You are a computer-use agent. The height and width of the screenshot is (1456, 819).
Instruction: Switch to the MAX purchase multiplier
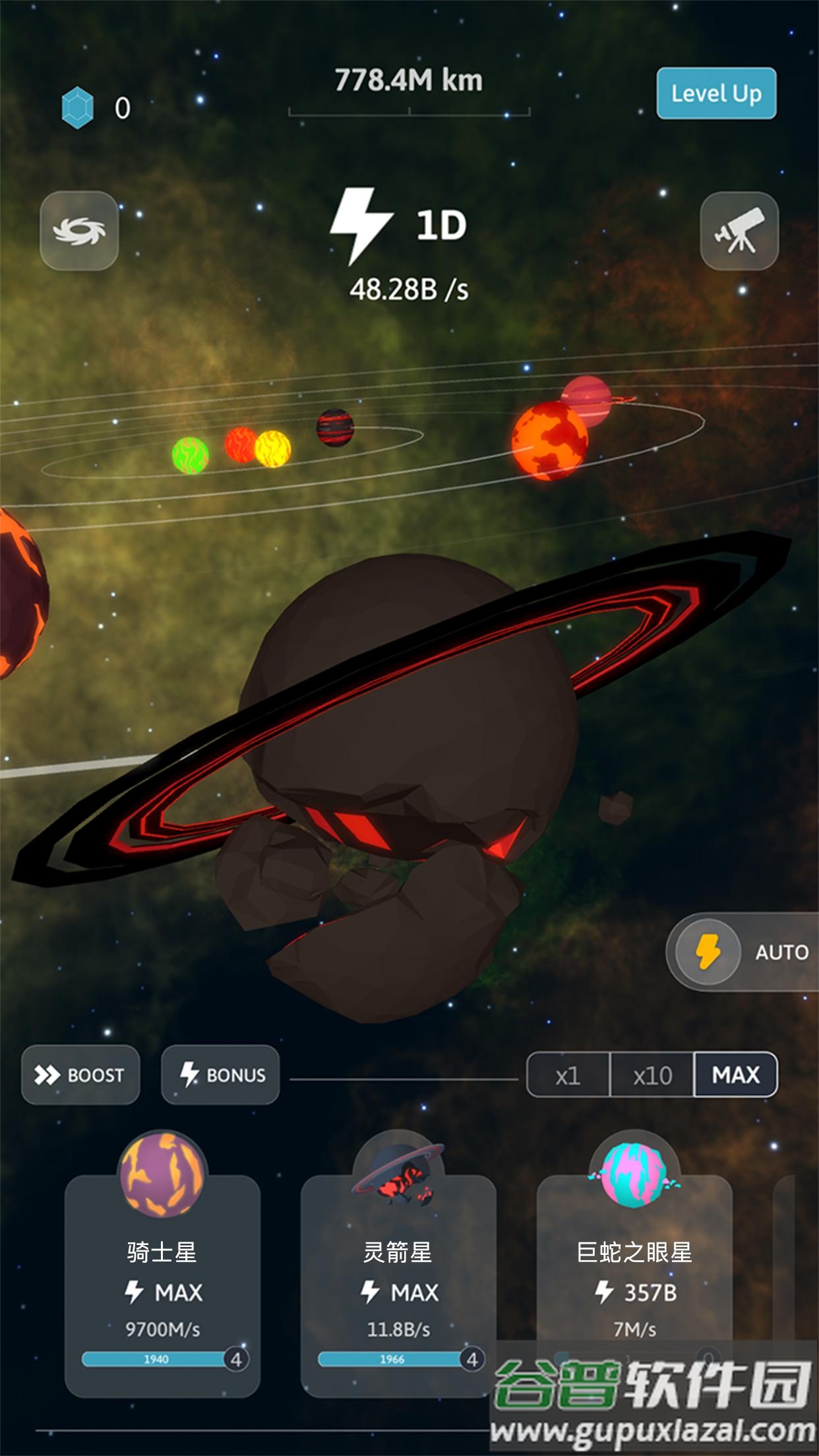pyautogui.click(x=735, y=1075)
